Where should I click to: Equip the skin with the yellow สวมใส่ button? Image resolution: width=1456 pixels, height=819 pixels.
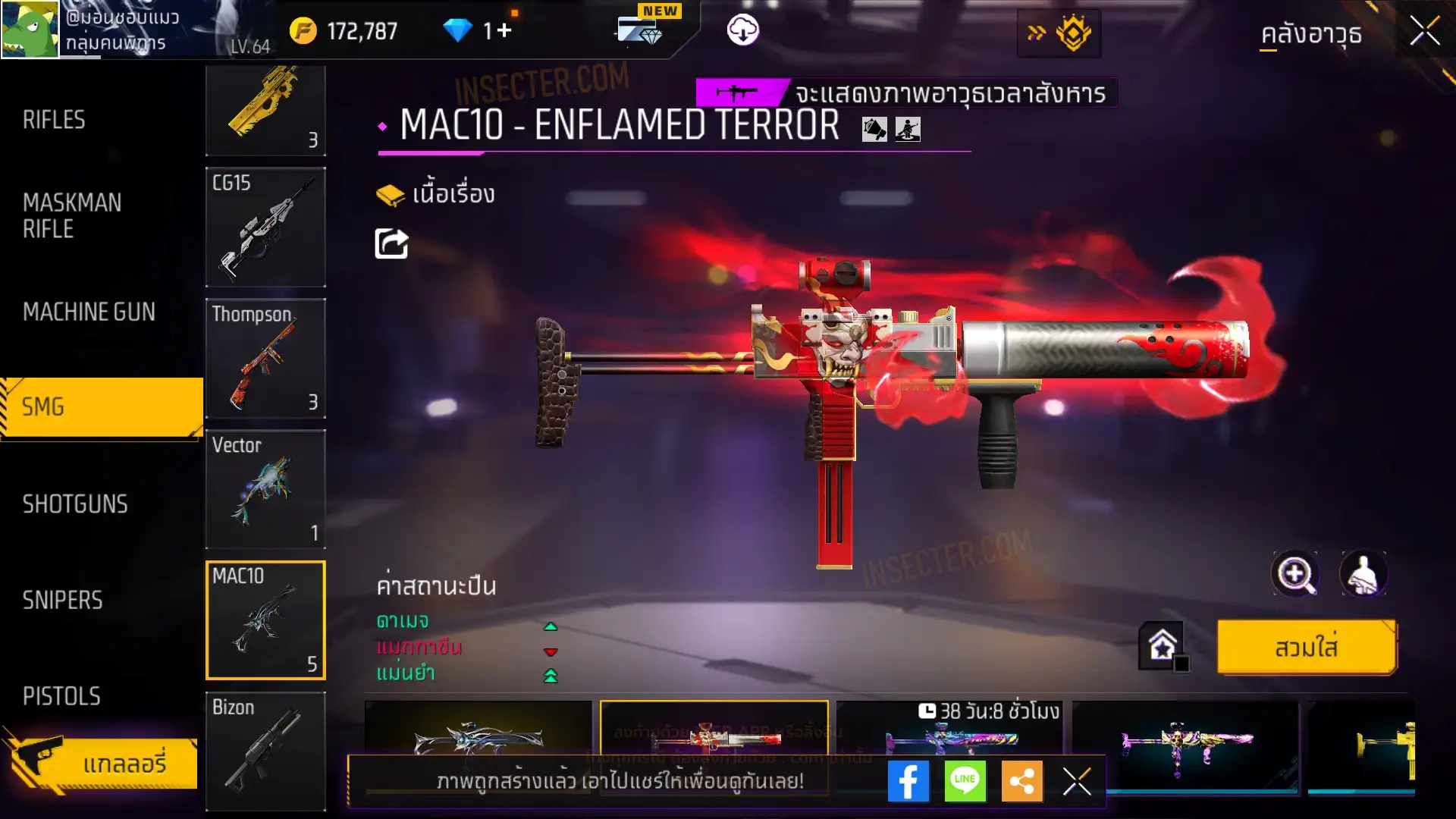1307,648
